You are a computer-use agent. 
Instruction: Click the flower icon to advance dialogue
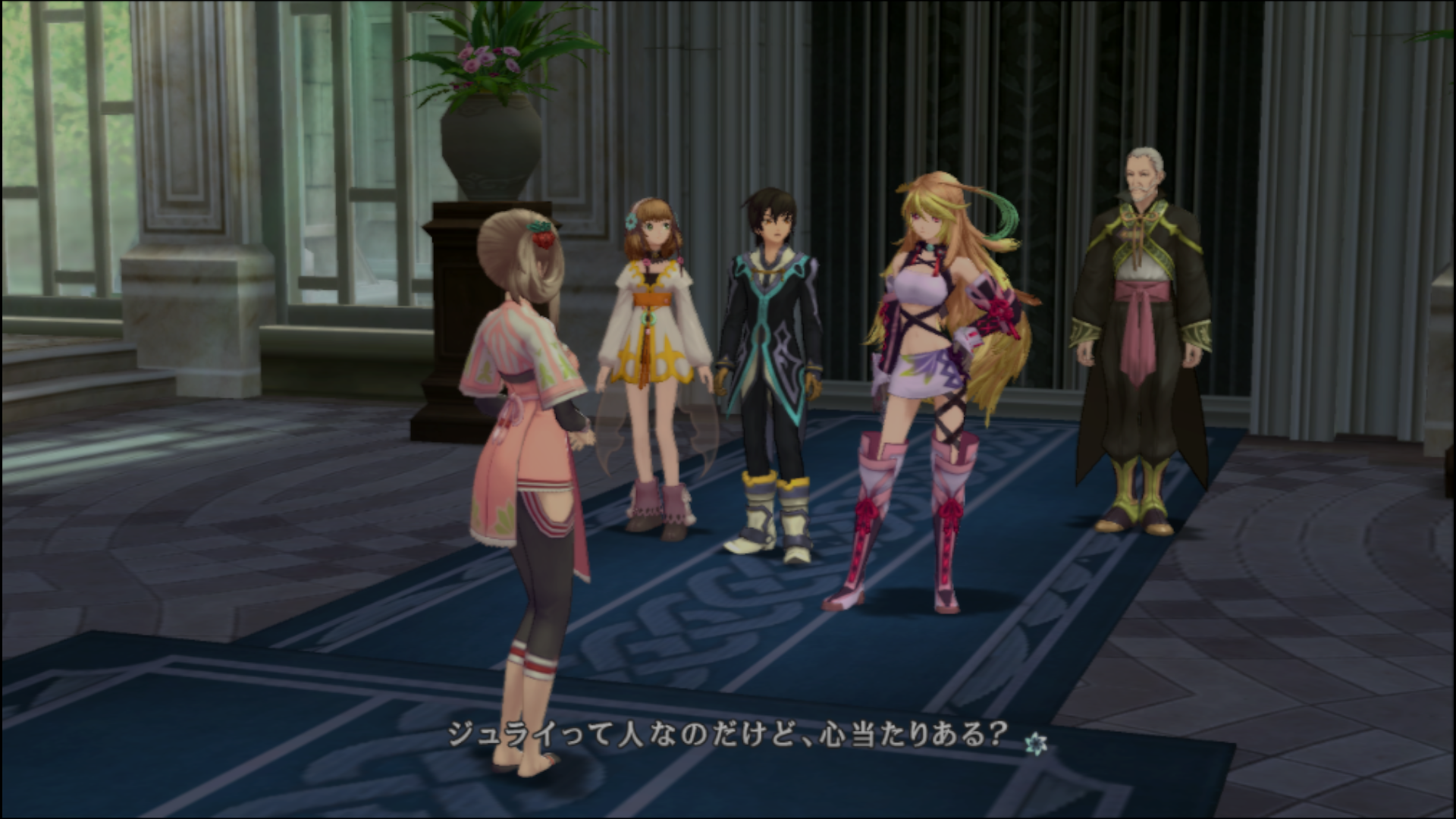point(1032,744)
